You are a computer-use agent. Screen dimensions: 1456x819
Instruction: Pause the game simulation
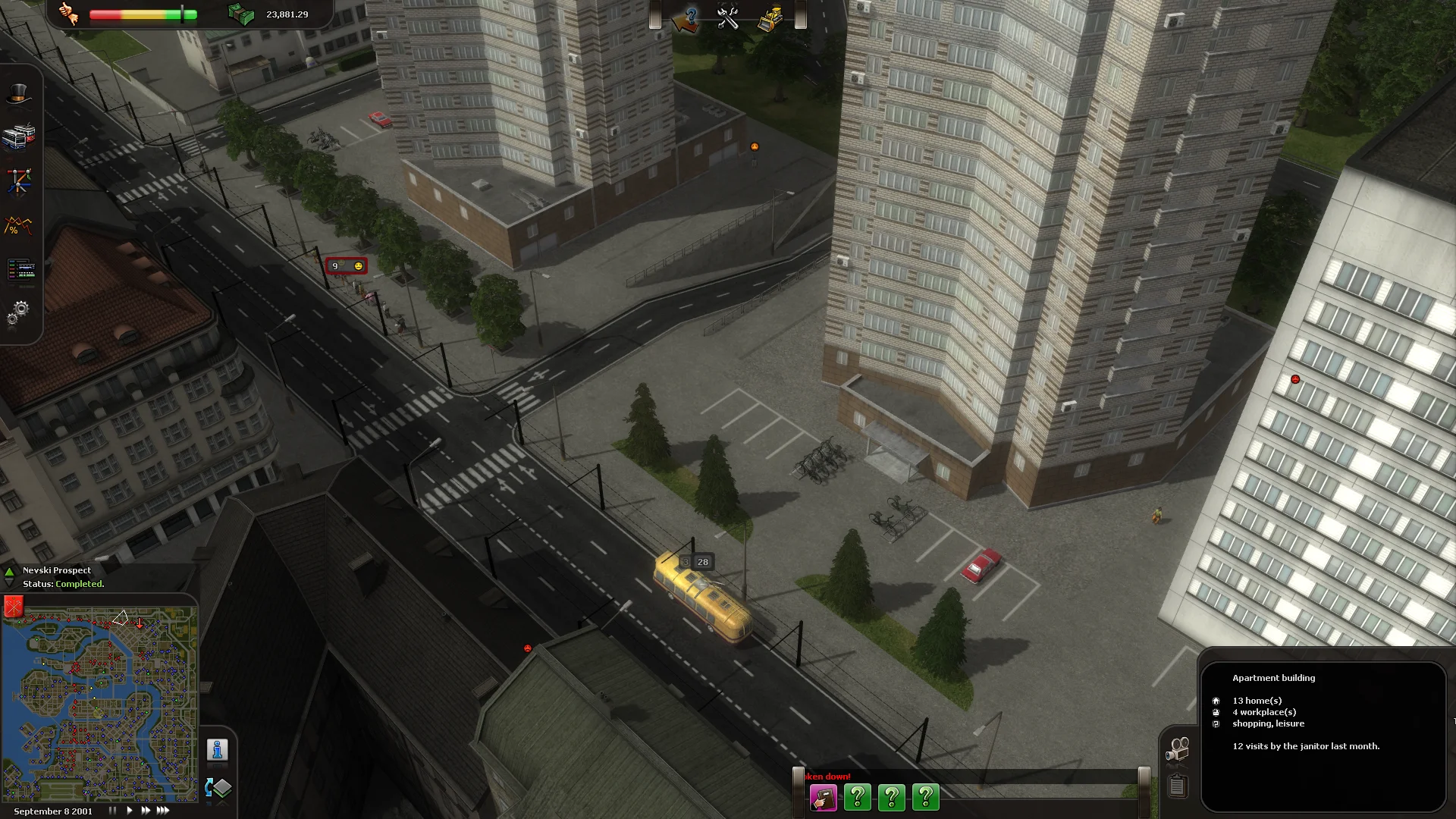coord(112,810)
